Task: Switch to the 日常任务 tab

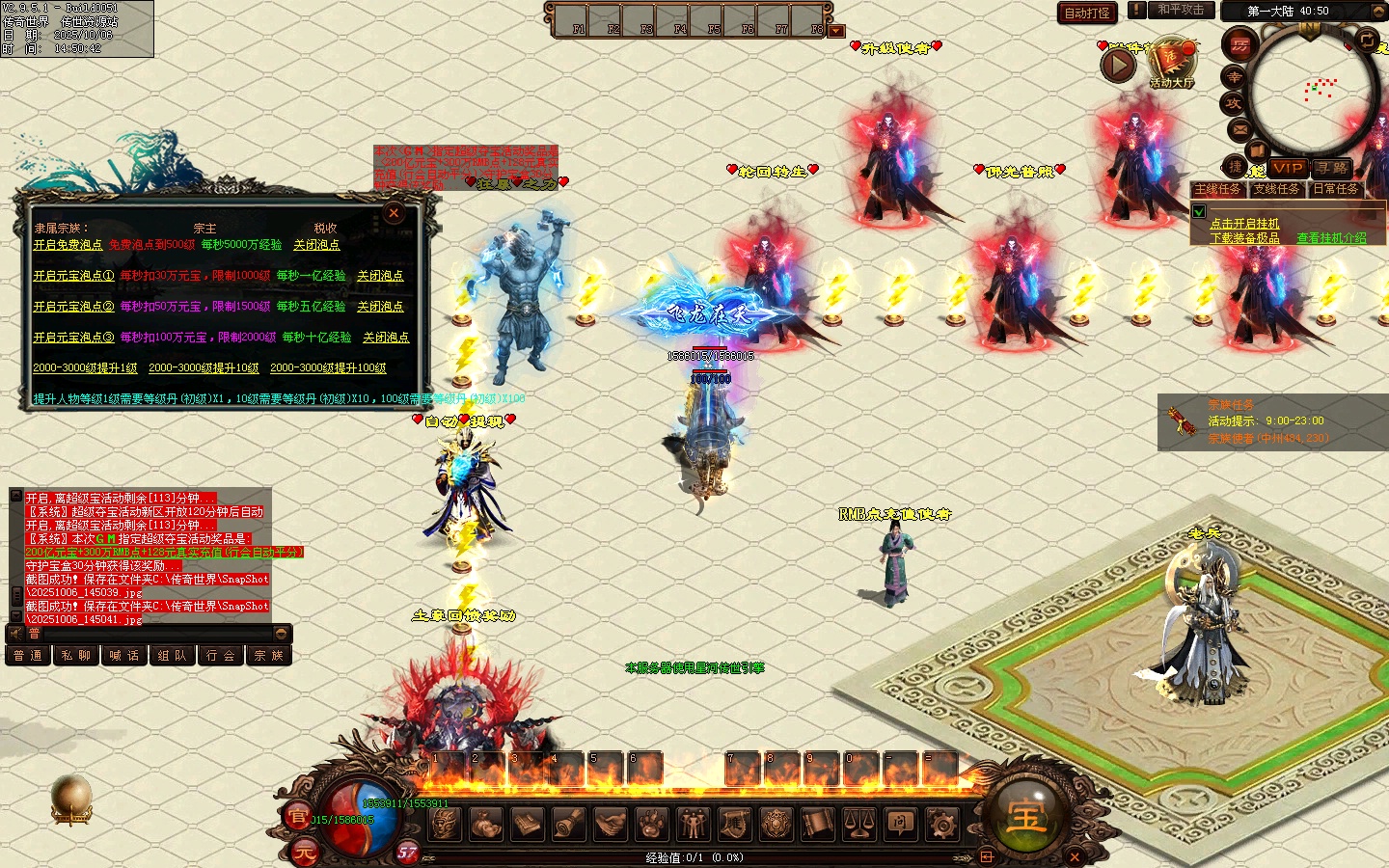Action: pos(1336,190)
